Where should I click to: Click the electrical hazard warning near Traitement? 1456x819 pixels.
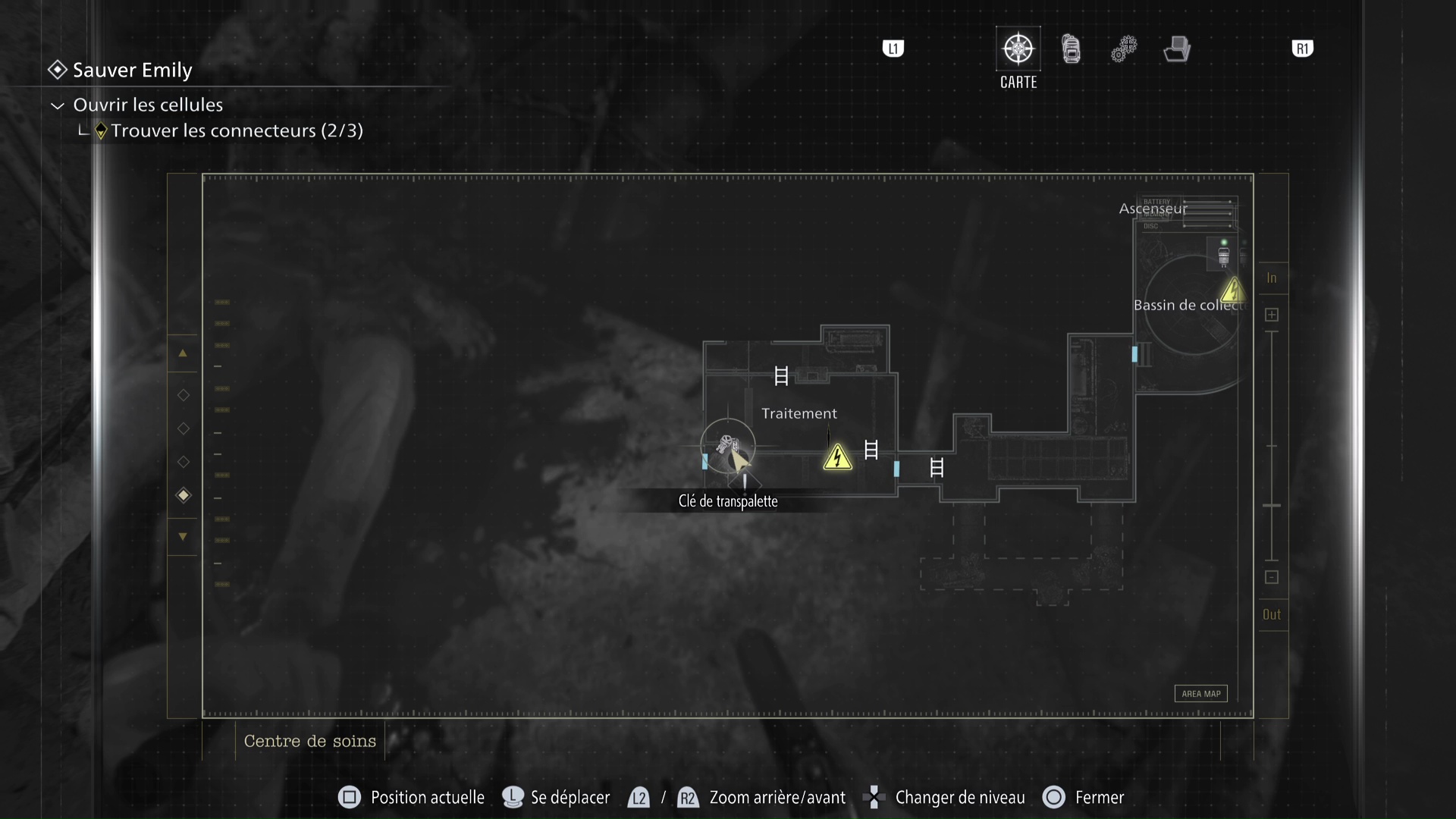tap(837, 457)
